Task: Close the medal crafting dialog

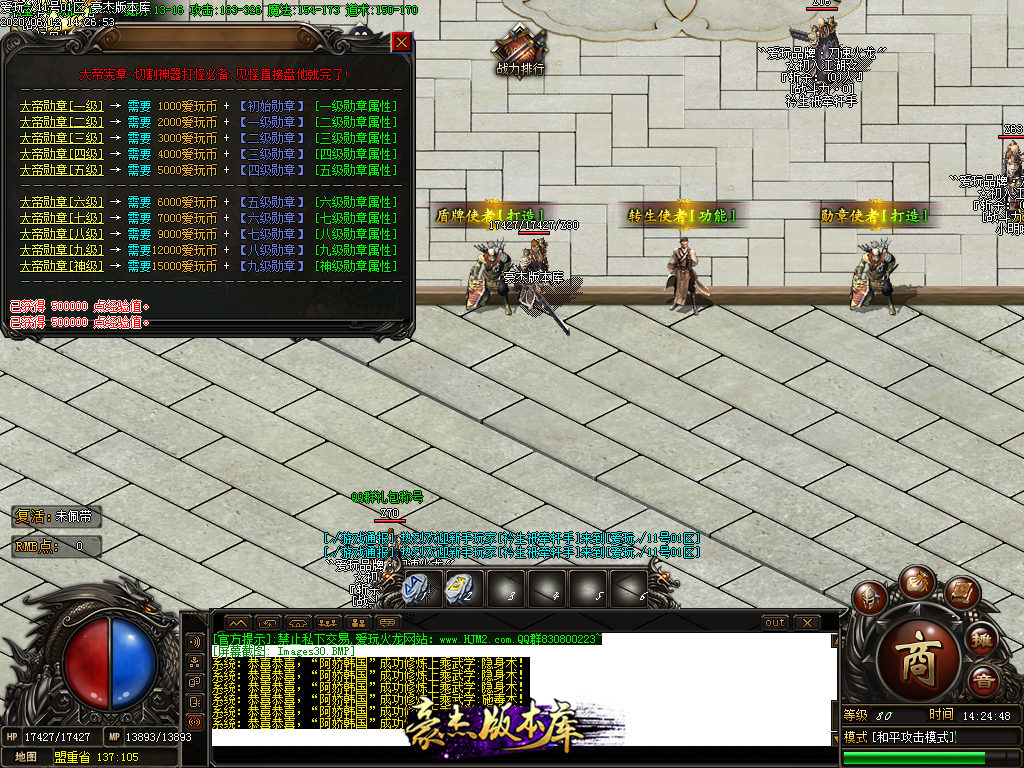Action: [x=401, y=42]
